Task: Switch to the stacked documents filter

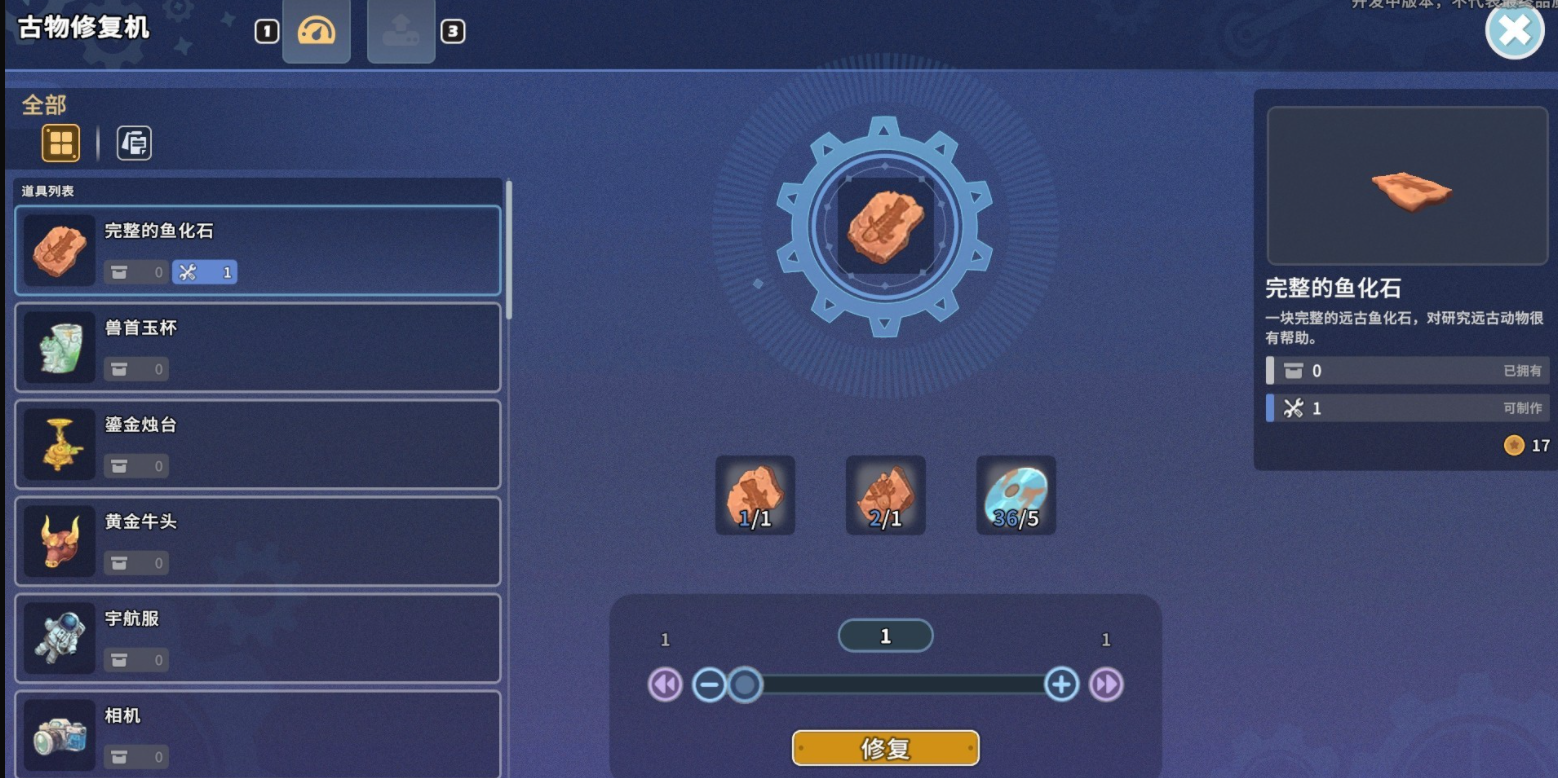Action: [x=134, y=143]
